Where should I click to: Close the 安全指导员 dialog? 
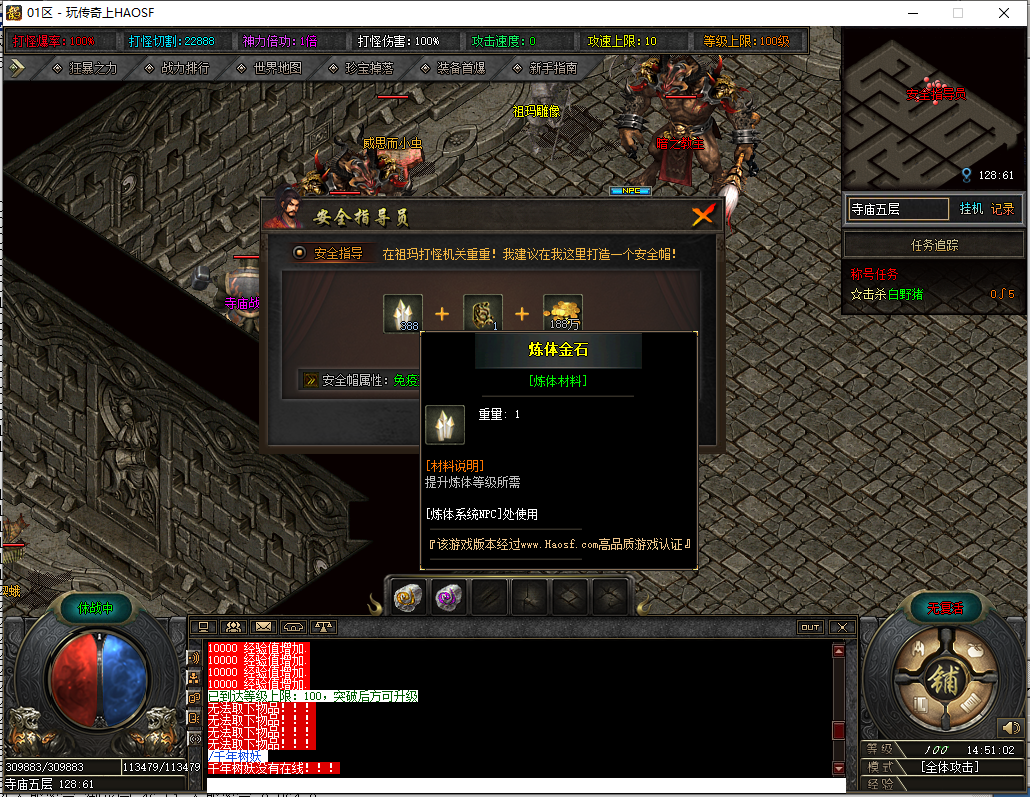[704, 215]
